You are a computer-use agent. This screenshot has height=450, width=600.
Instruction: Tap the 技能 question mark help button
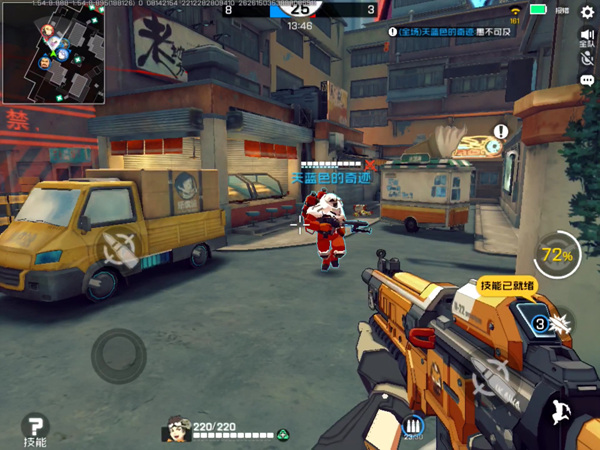click(36, 428)
